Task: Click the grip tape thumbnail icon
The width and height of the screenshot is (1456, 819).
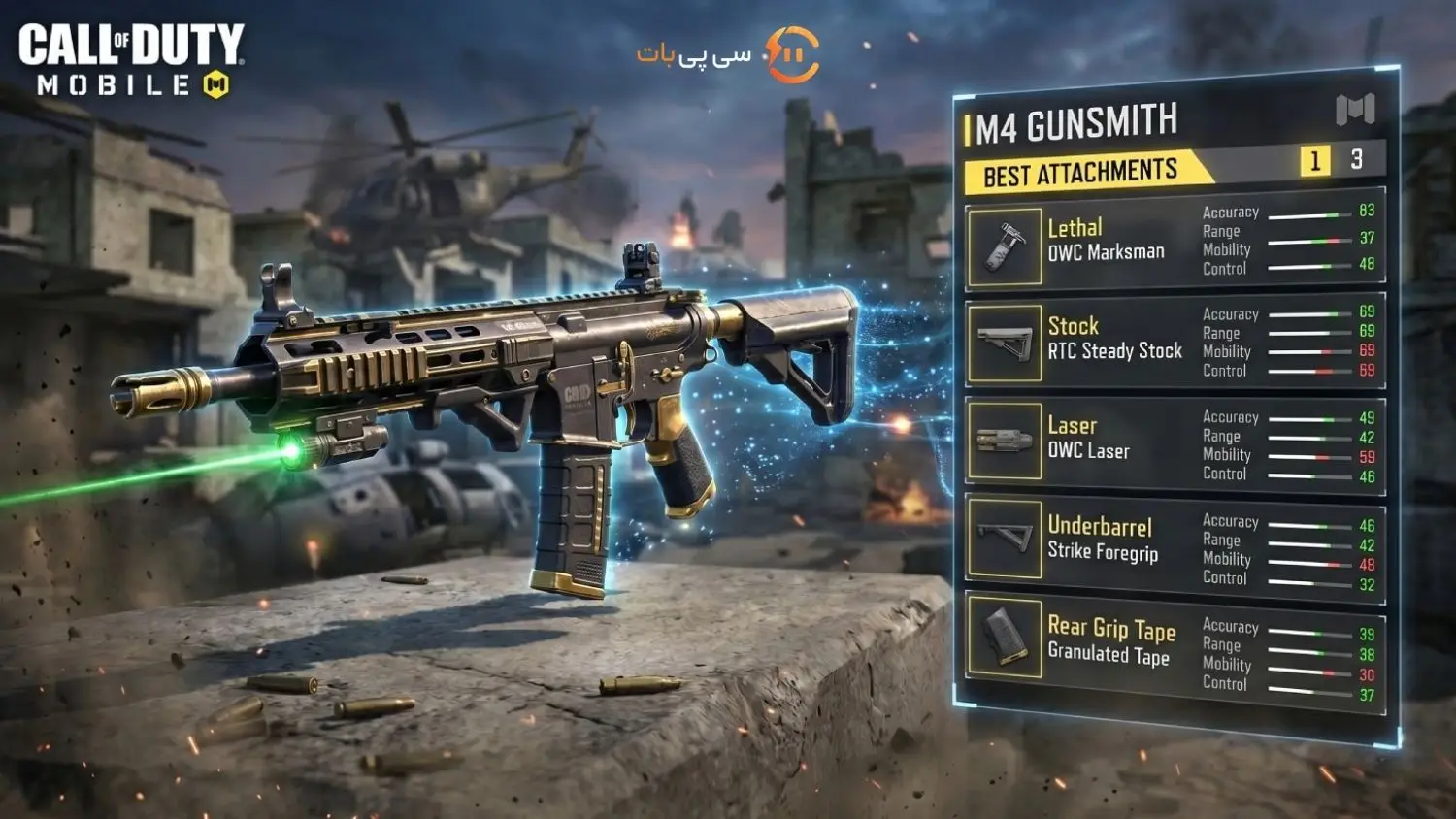Action: 1005,637
